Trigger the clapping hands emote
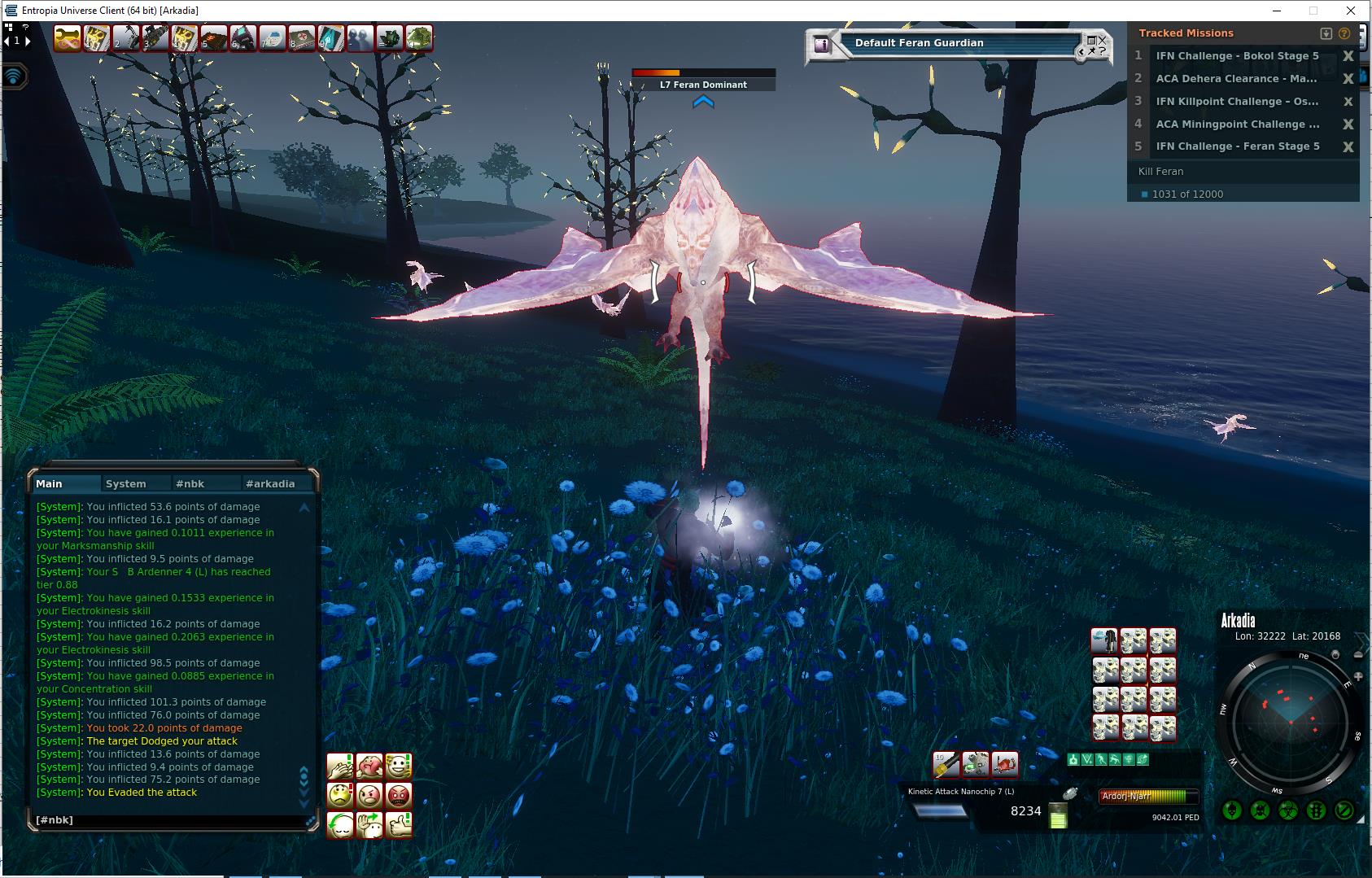This screenshot has height=878, width=1372. pos(340,766)
